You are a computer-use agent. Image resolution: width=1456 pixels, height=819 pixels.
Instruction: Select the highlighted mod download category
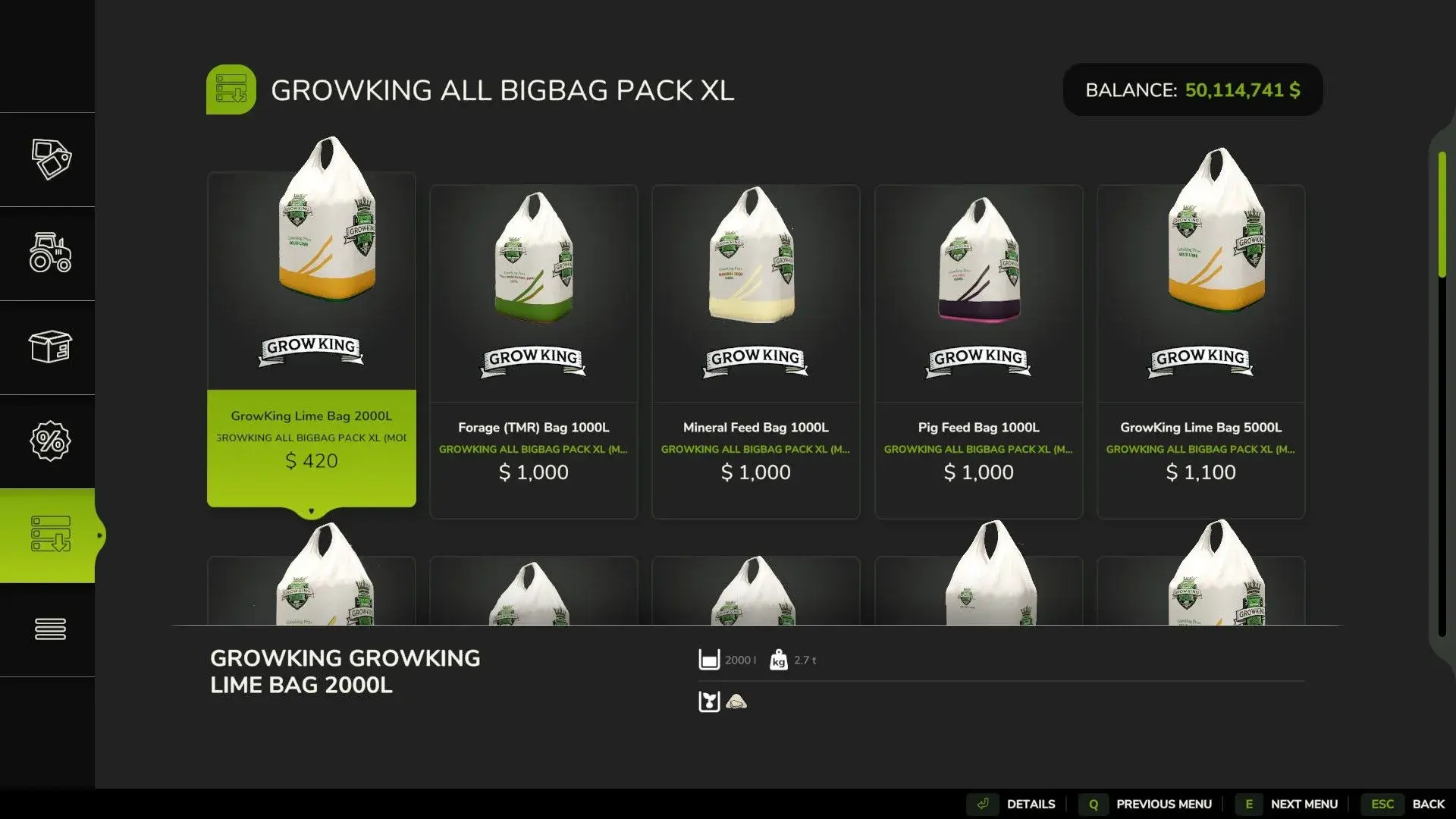[x=50, y=535]
